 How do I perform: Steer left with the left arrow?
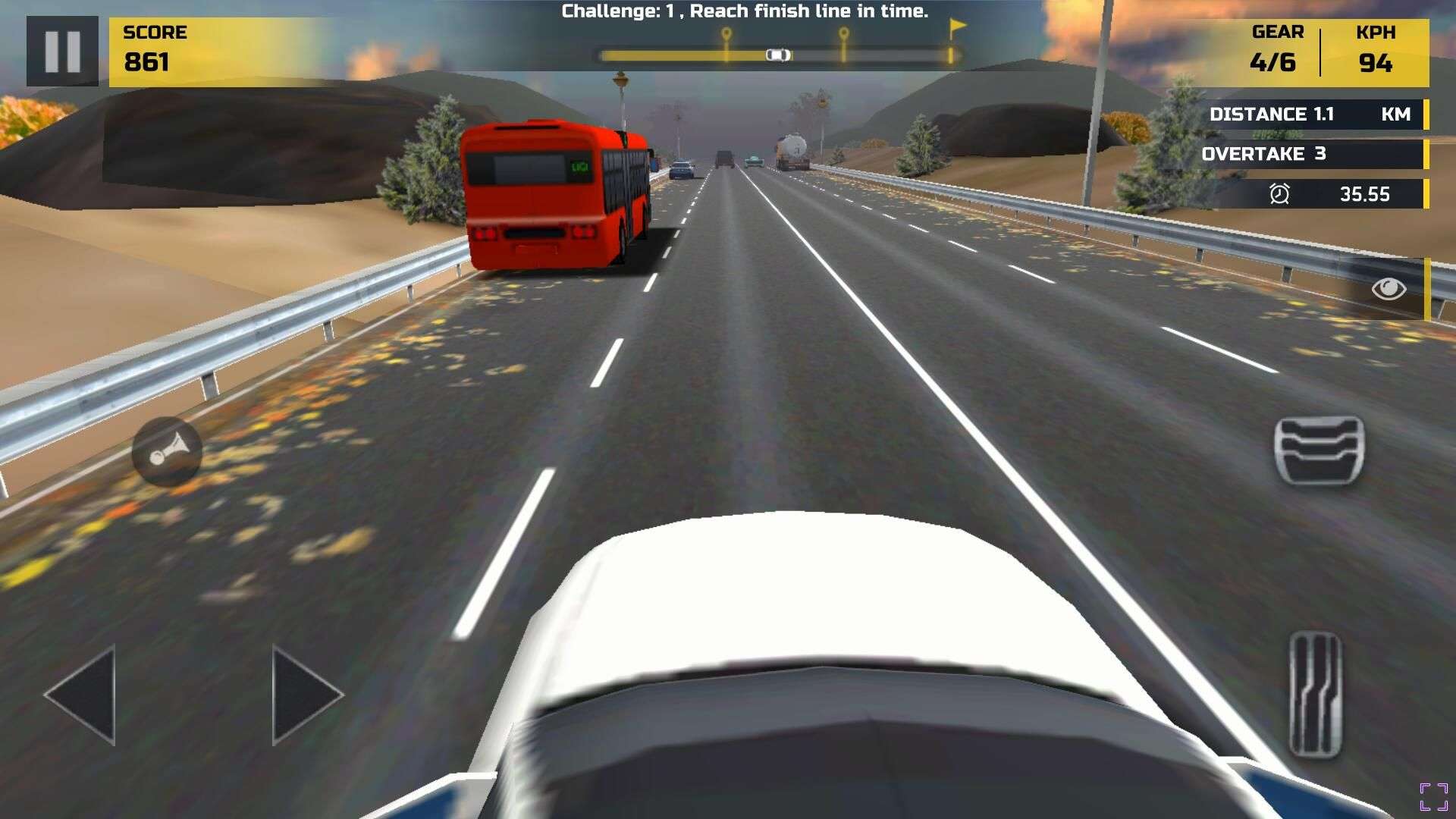click(82, 694)
